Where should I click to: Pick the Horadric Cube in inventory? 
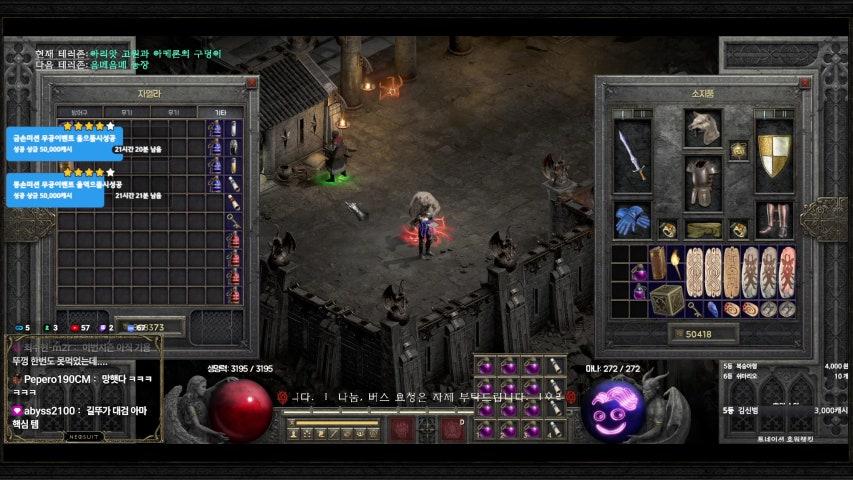tap(666, 299)
